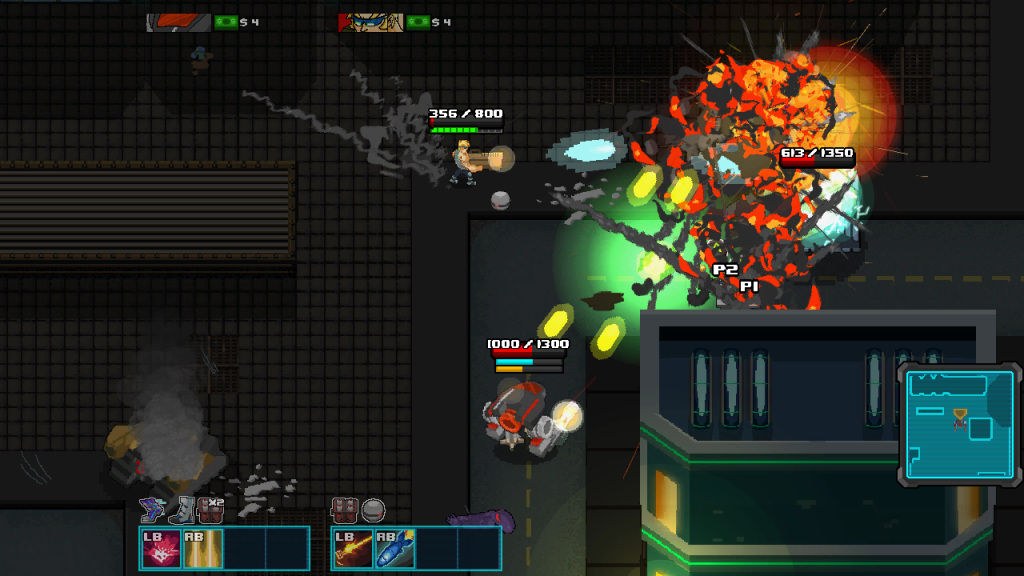Click the red robot player portrait

click(x=179, y=22)
